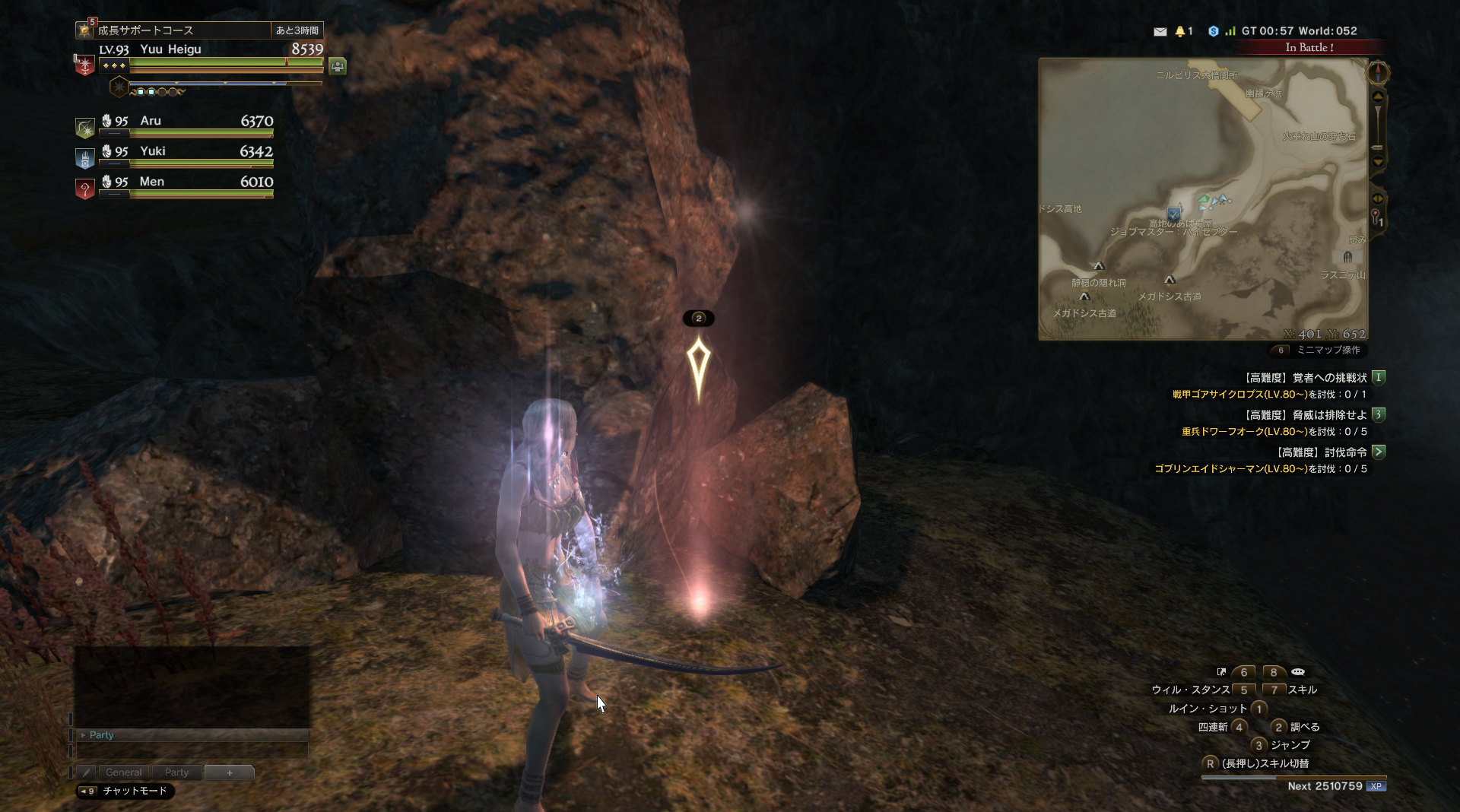Viewport: 1460px width, 812px height.
Task: Open the 脅威は排除せよ quest entry
Action: tap(1306, 415)
